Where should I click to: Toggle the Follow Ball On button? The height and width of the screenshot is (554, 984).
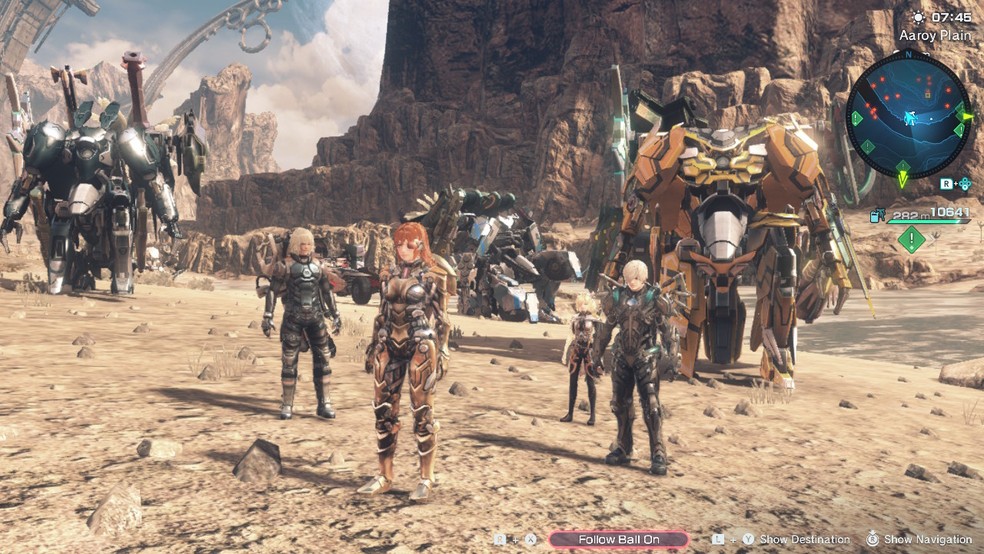point(618,539)
